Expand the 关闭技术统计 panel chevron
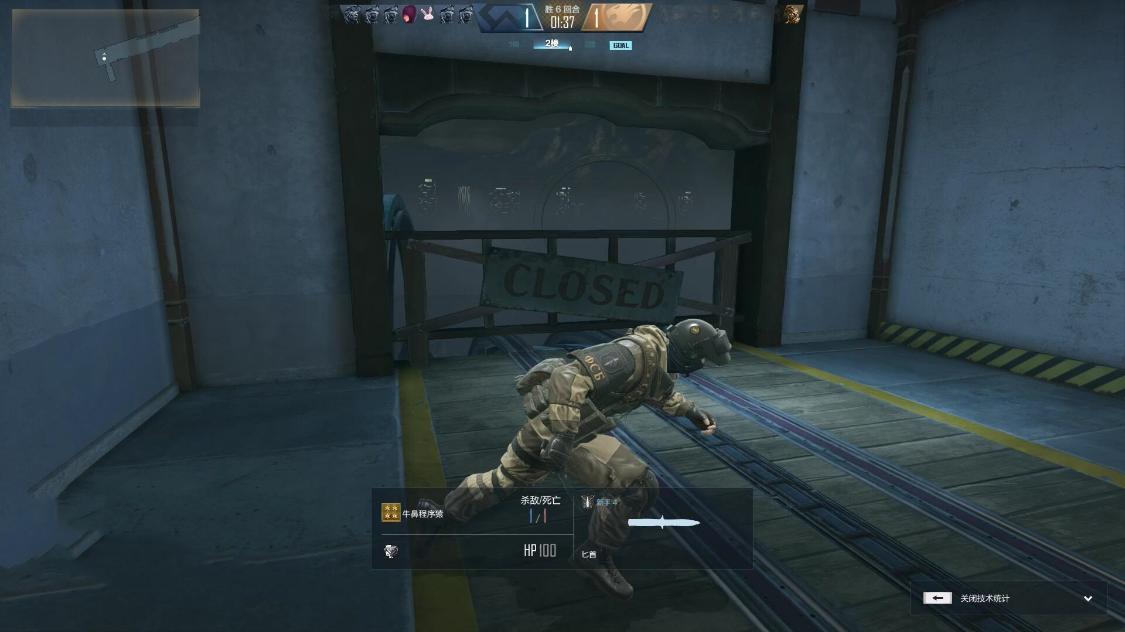The height and width of the screenshot is (632, 1125). tap(1088, 598)
